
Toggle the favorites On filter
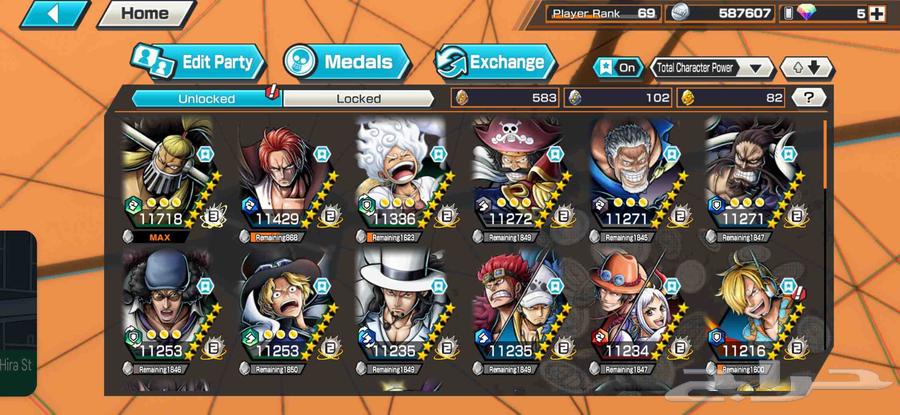(x=619, y=67)
